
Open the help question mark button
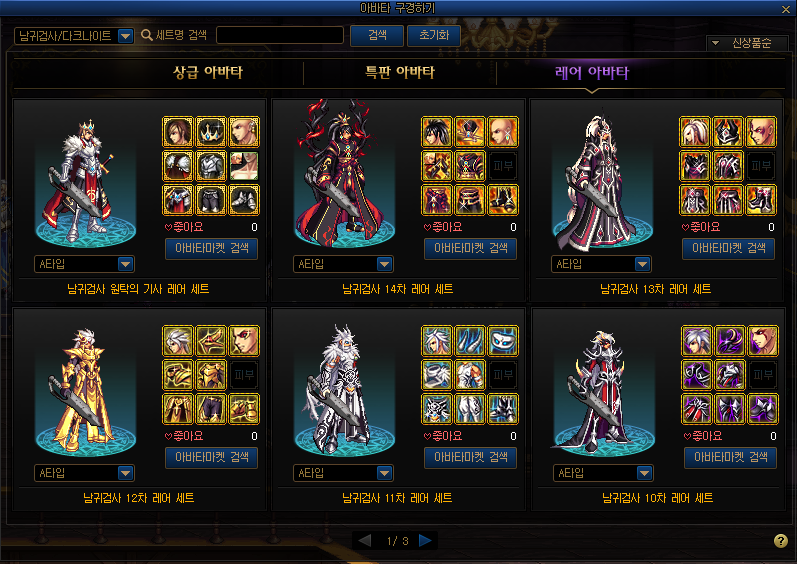pyautogui.click(x=781, y=541)
